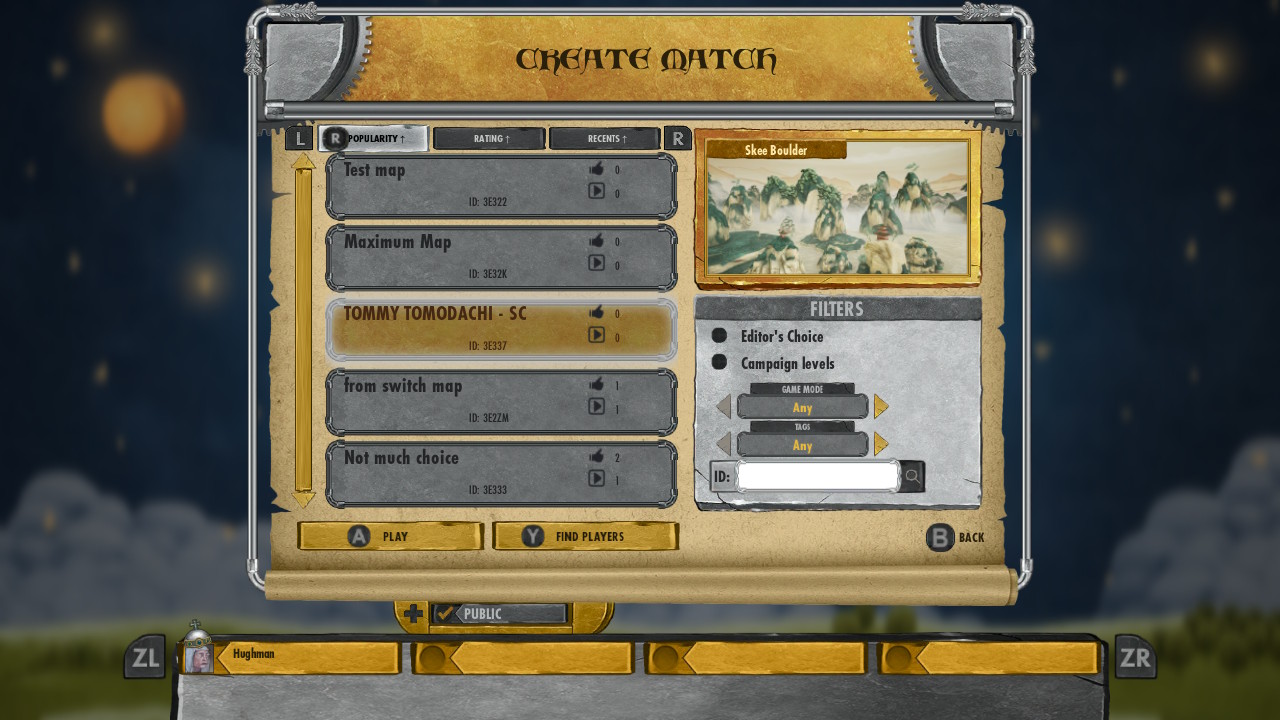Select TOMMY TOMODACHI - SC map

point(501,330)
